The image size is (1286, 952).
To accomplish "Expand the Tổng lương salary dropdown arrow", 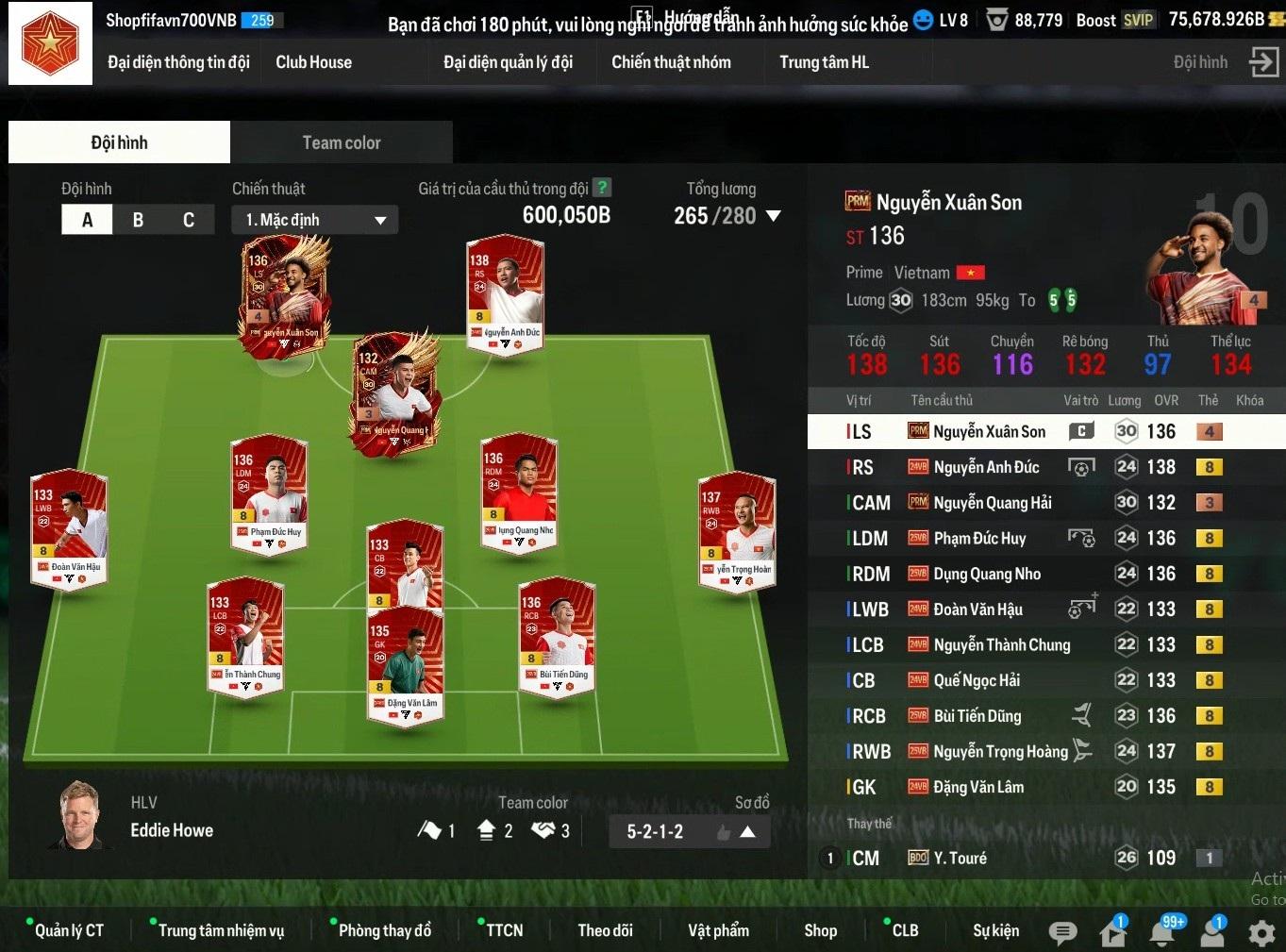I will pyautogui.click(x=774, y=216).
